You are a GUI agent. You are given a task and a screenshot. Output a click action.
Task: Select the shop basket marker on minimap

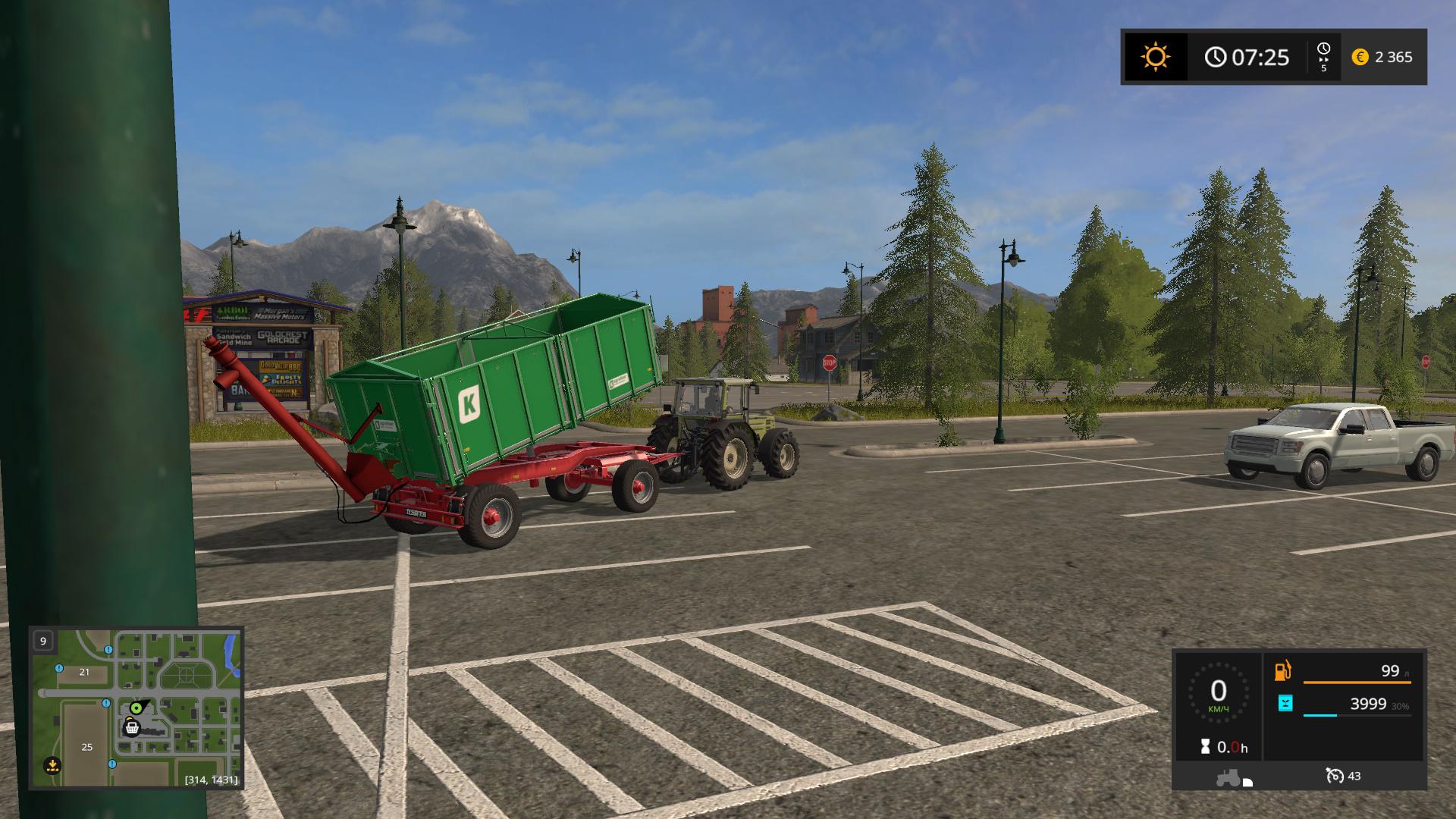coord(132,728)
